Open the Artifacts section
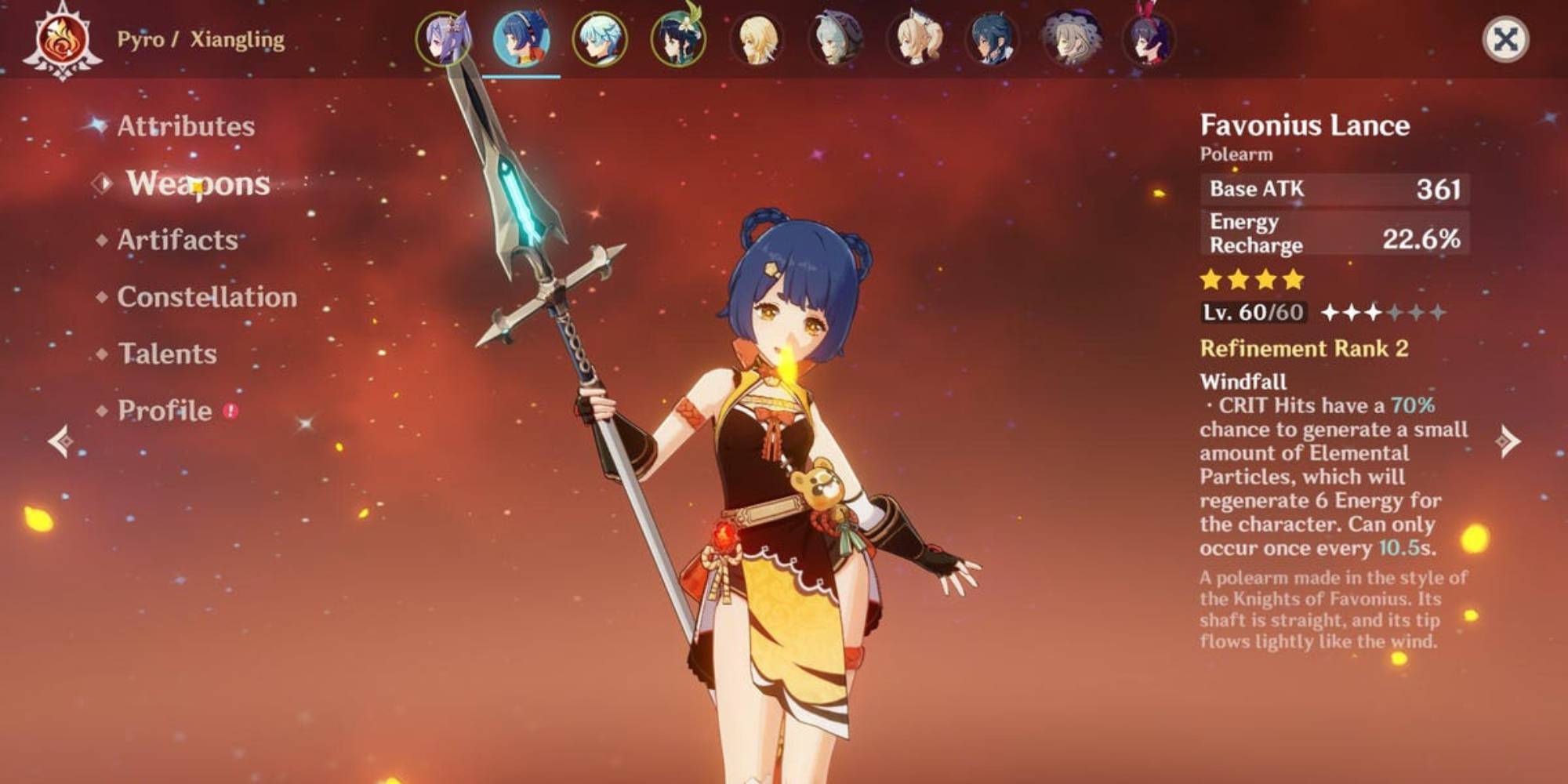Viewport: 1568px width, 784px height. pyautogui.click(x=177, y=240)
